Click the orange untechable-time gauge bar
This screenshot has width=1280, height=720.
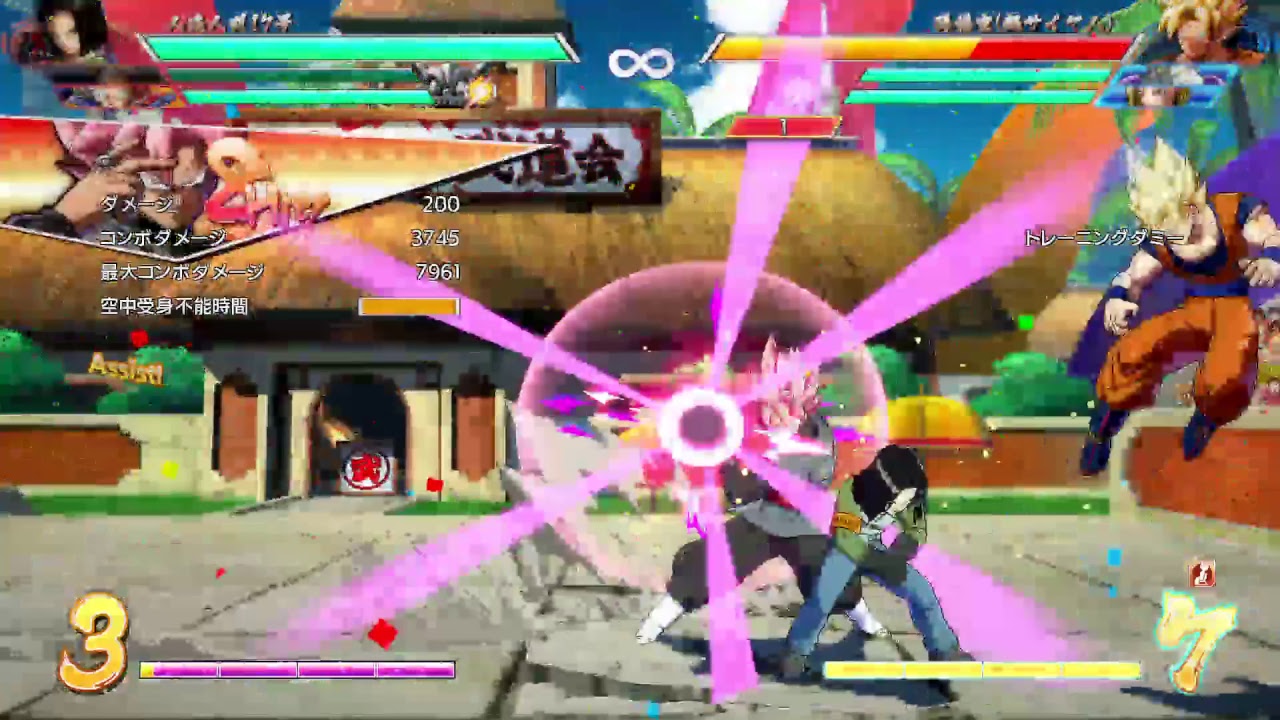click(409, 306)
